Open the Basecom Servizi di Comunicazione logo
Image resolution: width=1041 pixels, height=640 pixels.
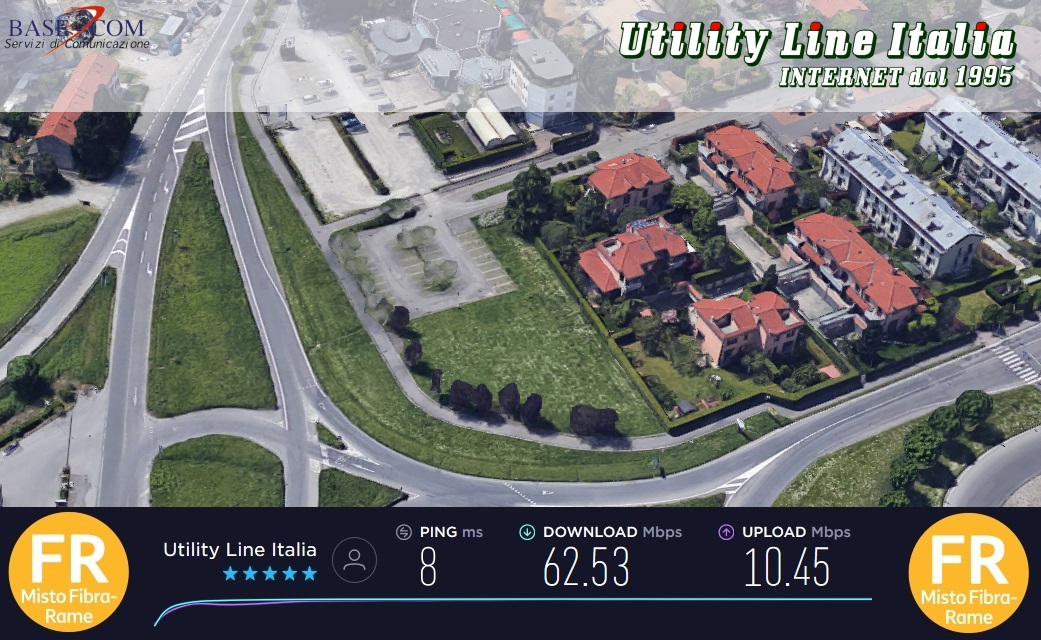(78, 29)
